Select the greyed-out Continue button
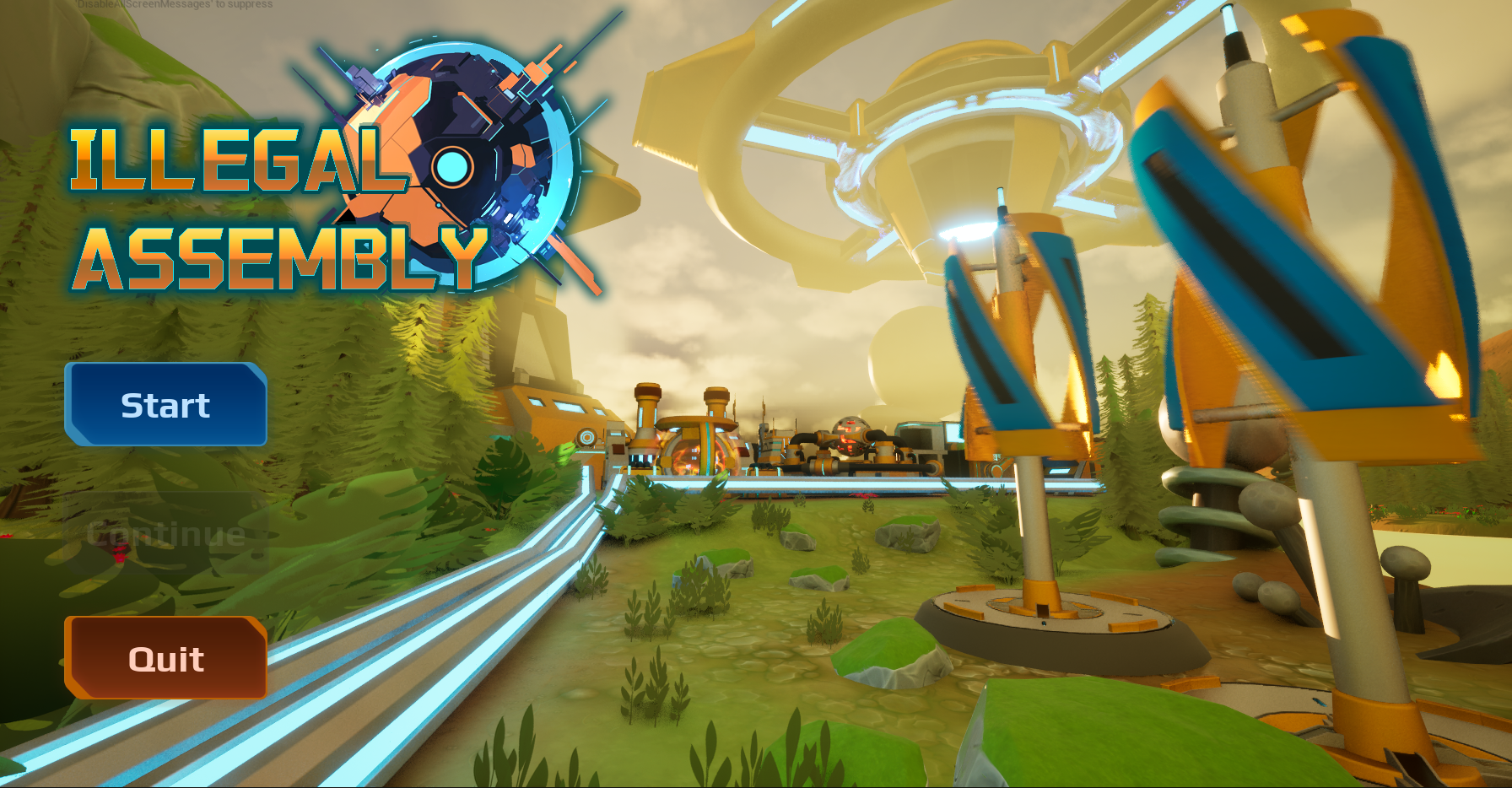Viewport: 1512px width, 788px height. tap(165, 533)
